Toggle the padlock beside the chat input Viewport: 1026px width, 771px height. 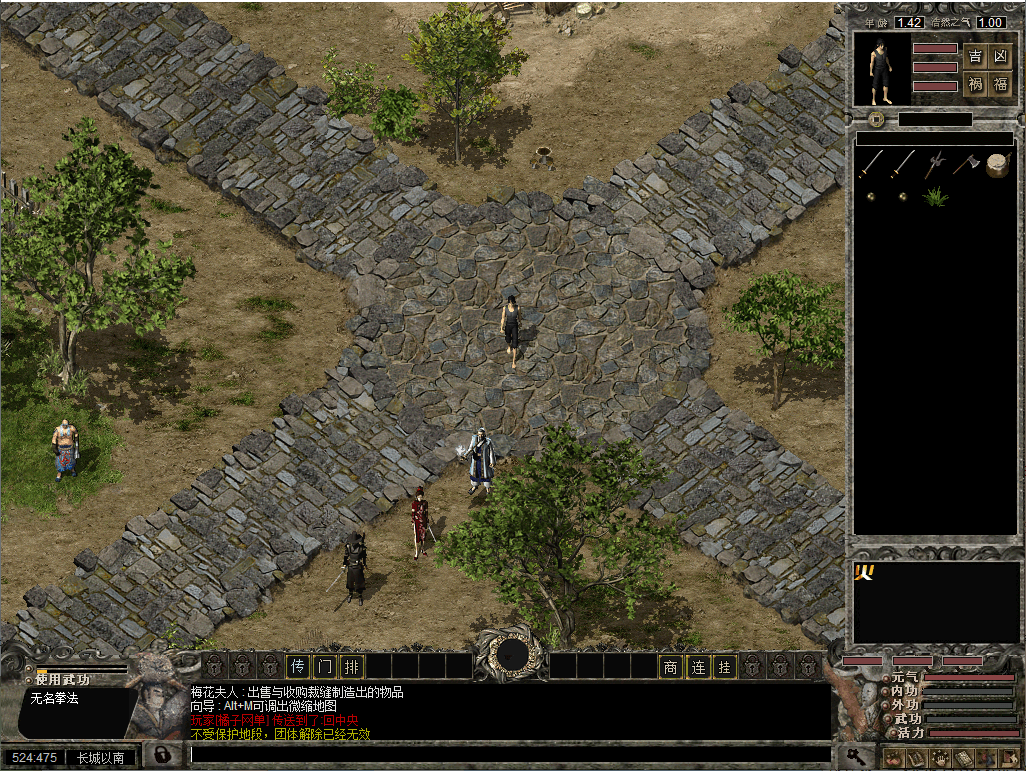(160, 754)
